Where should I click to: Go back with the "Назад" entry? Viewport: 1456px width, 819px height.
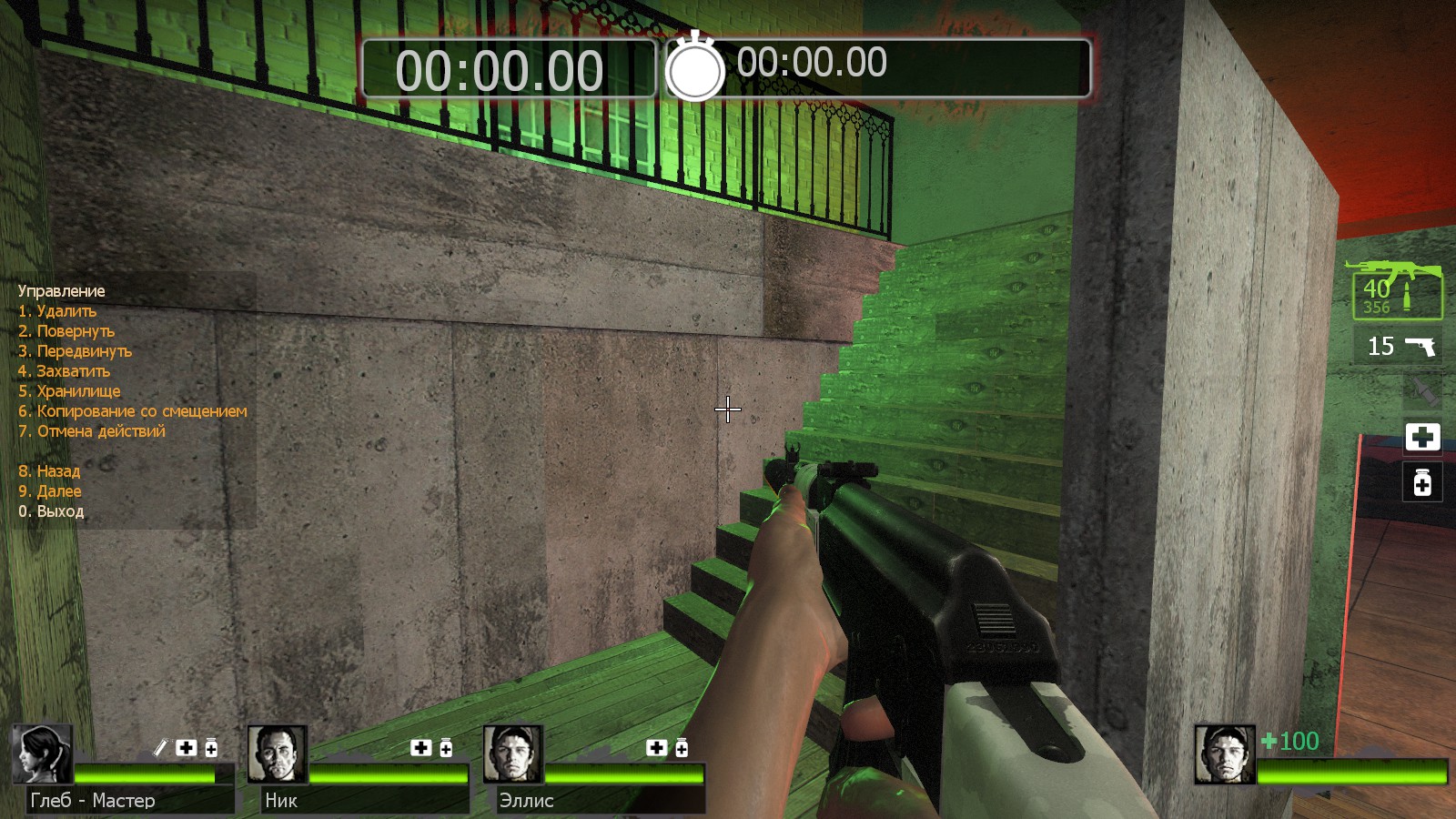click(x=49, y=471)
